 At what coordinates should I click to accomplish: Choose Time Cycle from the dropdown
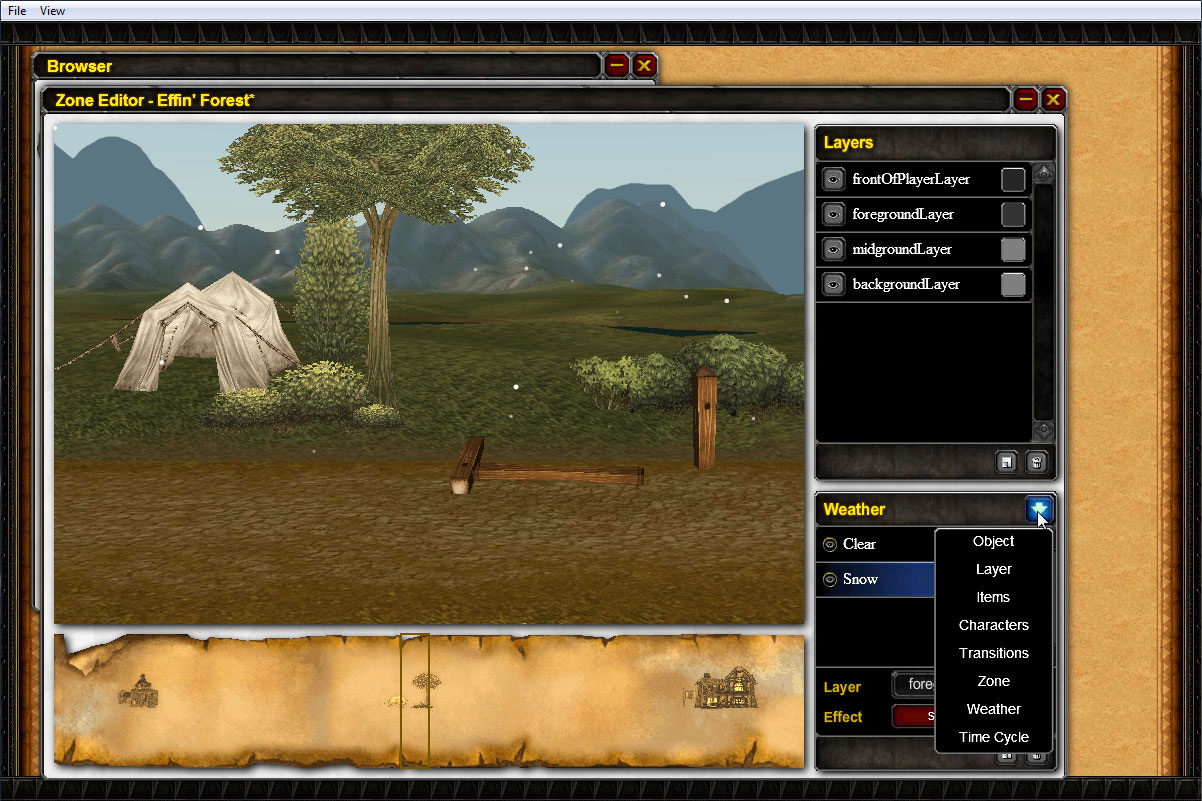click(x=993, y=738)
